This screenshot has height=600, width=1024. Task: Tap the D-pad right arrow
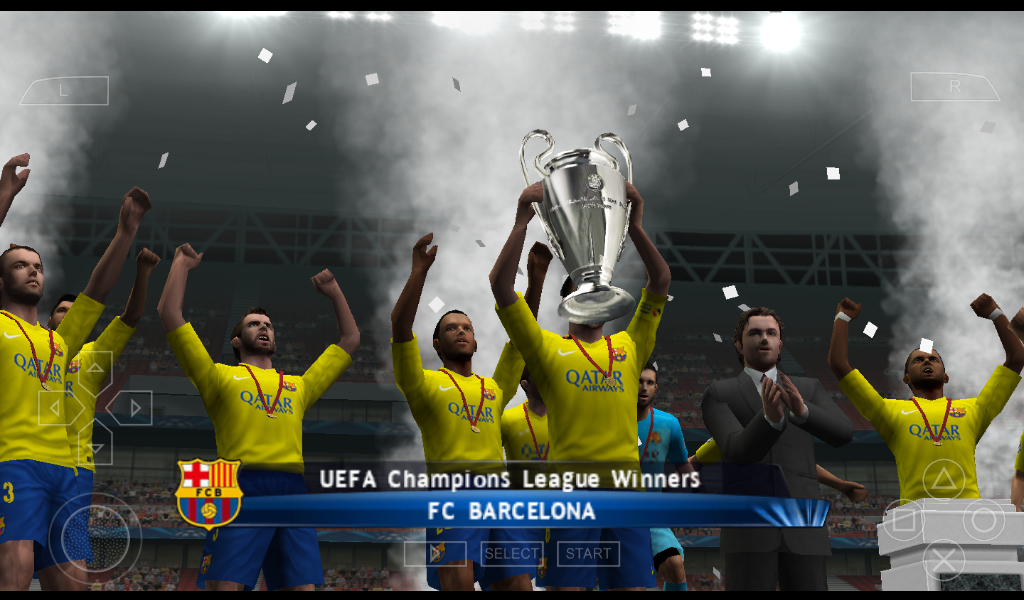pos(130,407)
